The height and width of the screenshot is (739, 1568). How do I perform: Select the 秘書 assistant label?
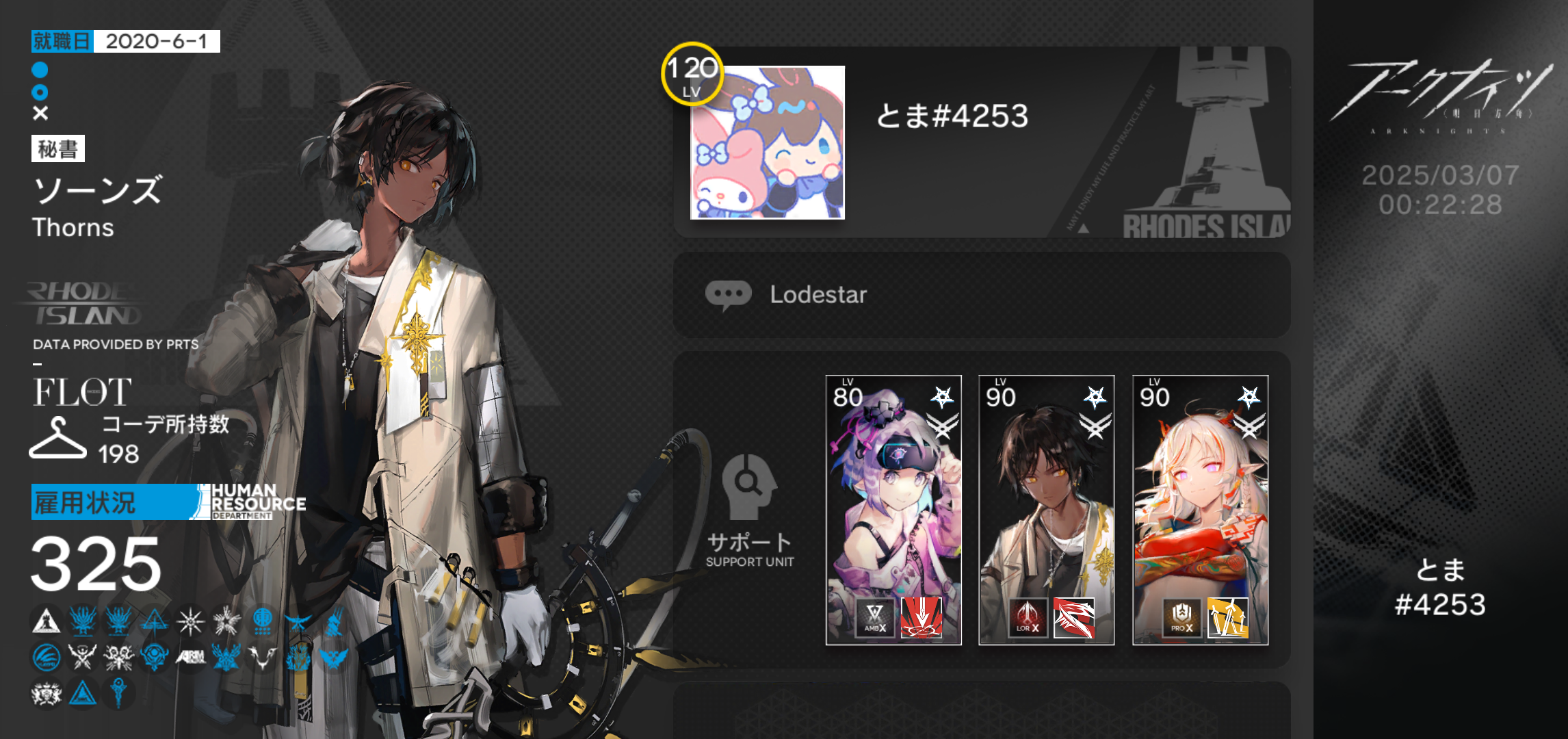[x=58, y=148]
